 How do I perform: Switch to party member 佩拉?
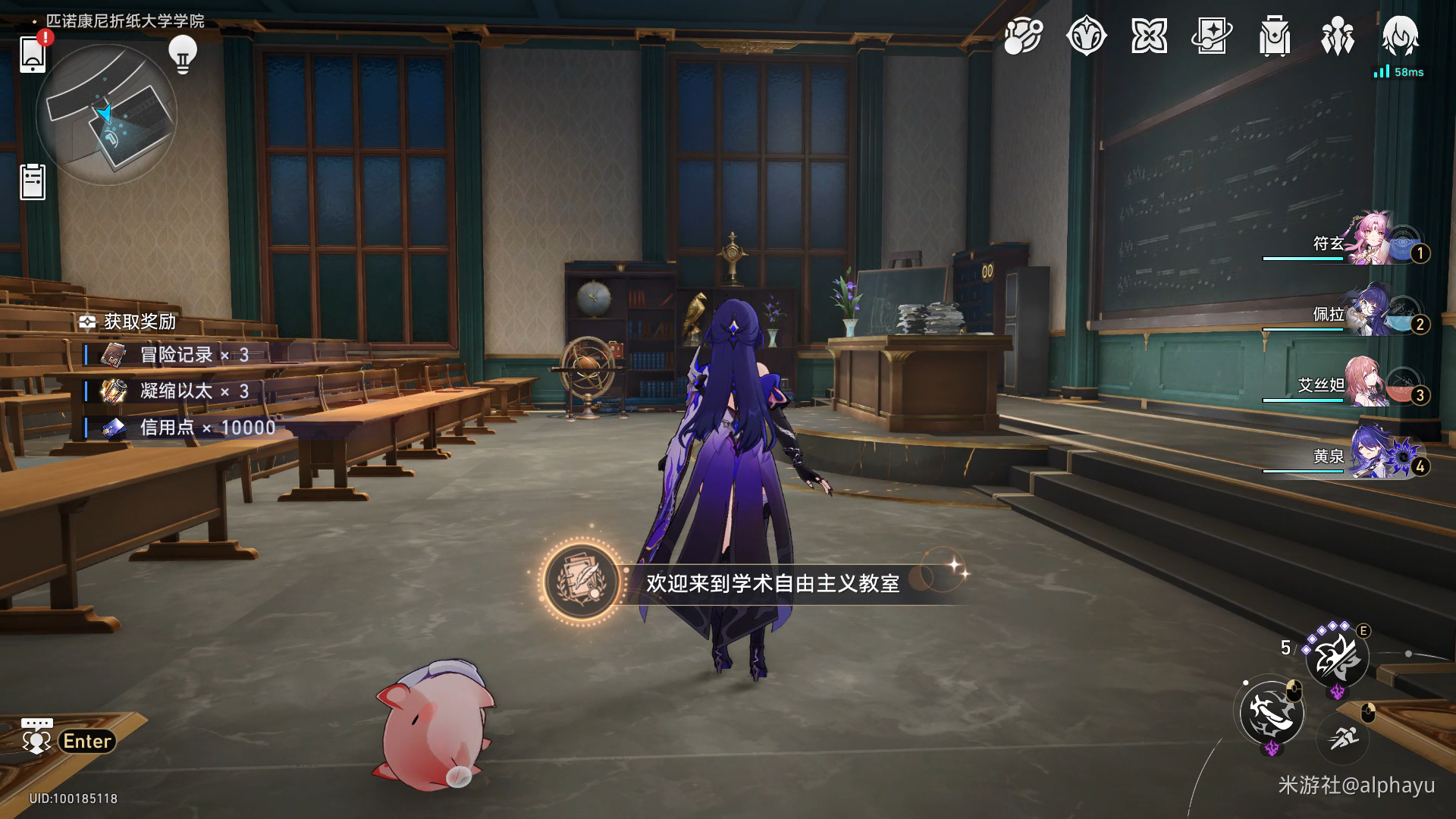tap(1370, 311)
